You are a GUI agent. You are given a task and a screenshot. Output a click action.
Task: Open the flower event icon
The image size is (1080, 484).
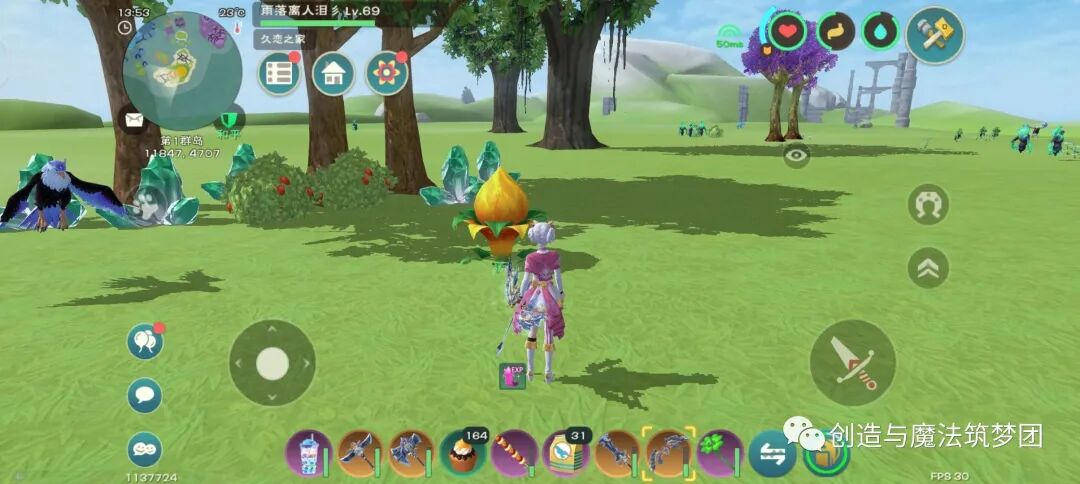[386, 74]
